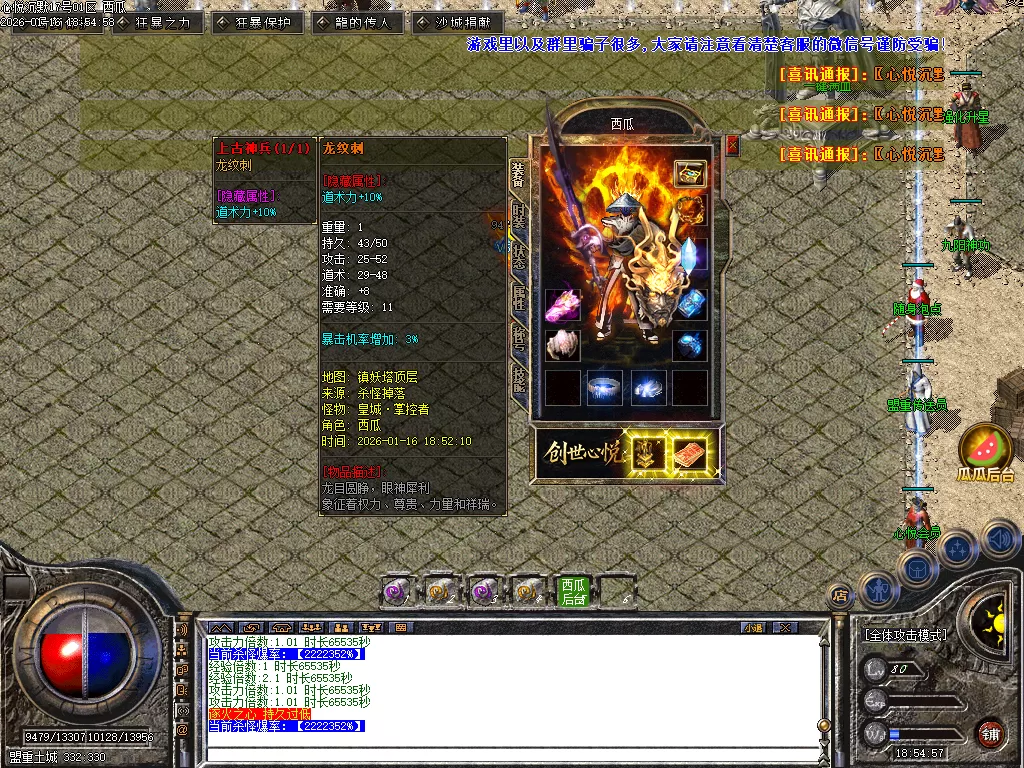Use the green 西瓜后台 hotbar slot
This screenshot has width=1024, height=768.
point(574,592)
